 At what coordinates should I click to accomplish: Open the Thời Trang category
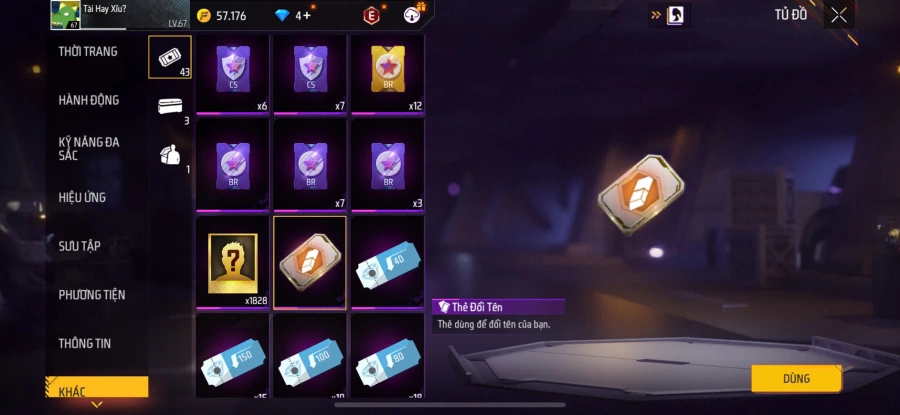click(88, 51)
